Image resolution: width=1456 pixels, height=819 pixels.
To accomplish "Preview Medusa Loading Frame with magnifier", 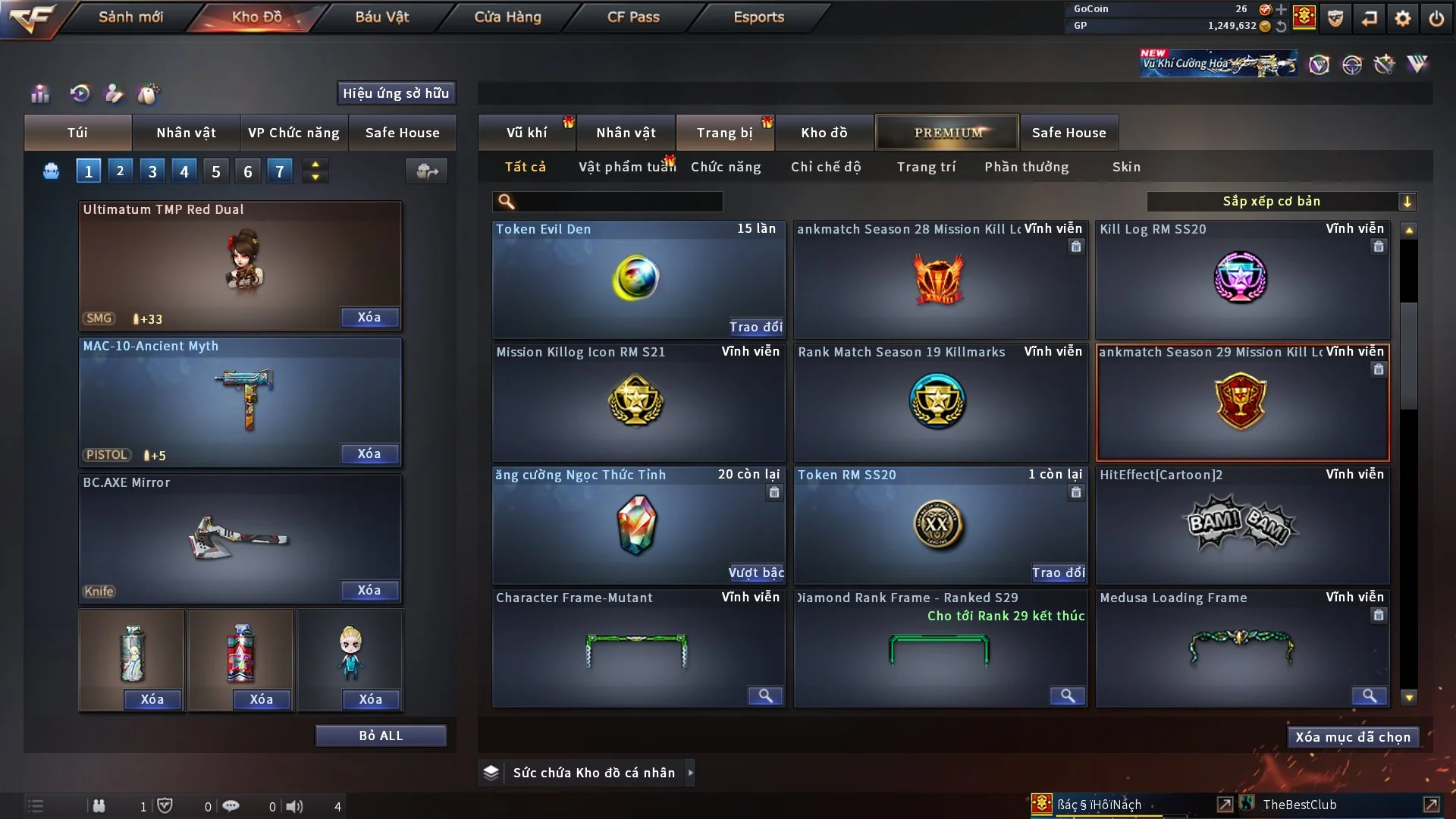I will [x=1369, y=695].
